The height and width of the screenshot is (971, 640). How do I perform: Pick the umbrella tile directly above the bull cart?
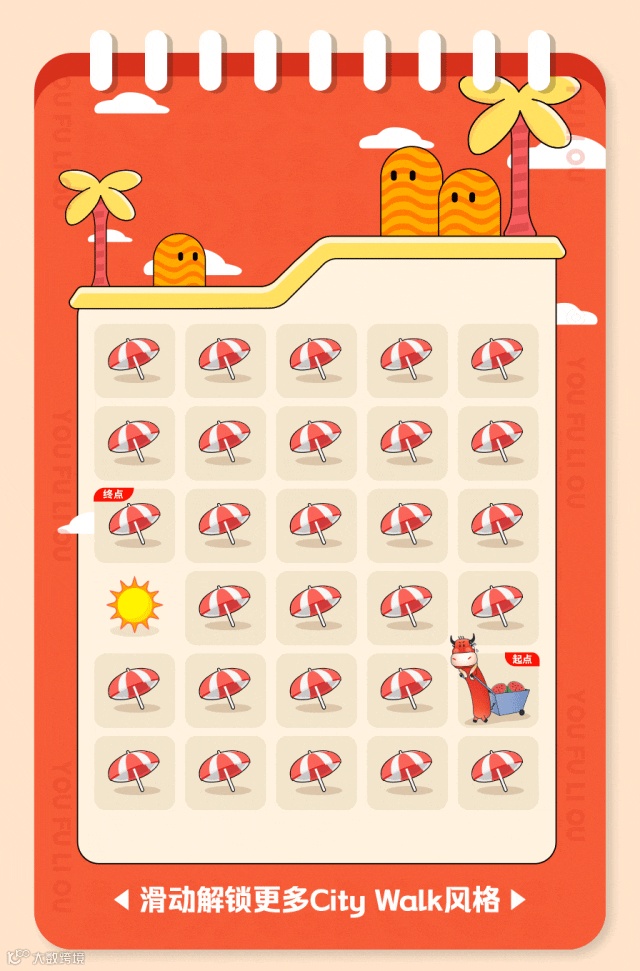(497, 607)
